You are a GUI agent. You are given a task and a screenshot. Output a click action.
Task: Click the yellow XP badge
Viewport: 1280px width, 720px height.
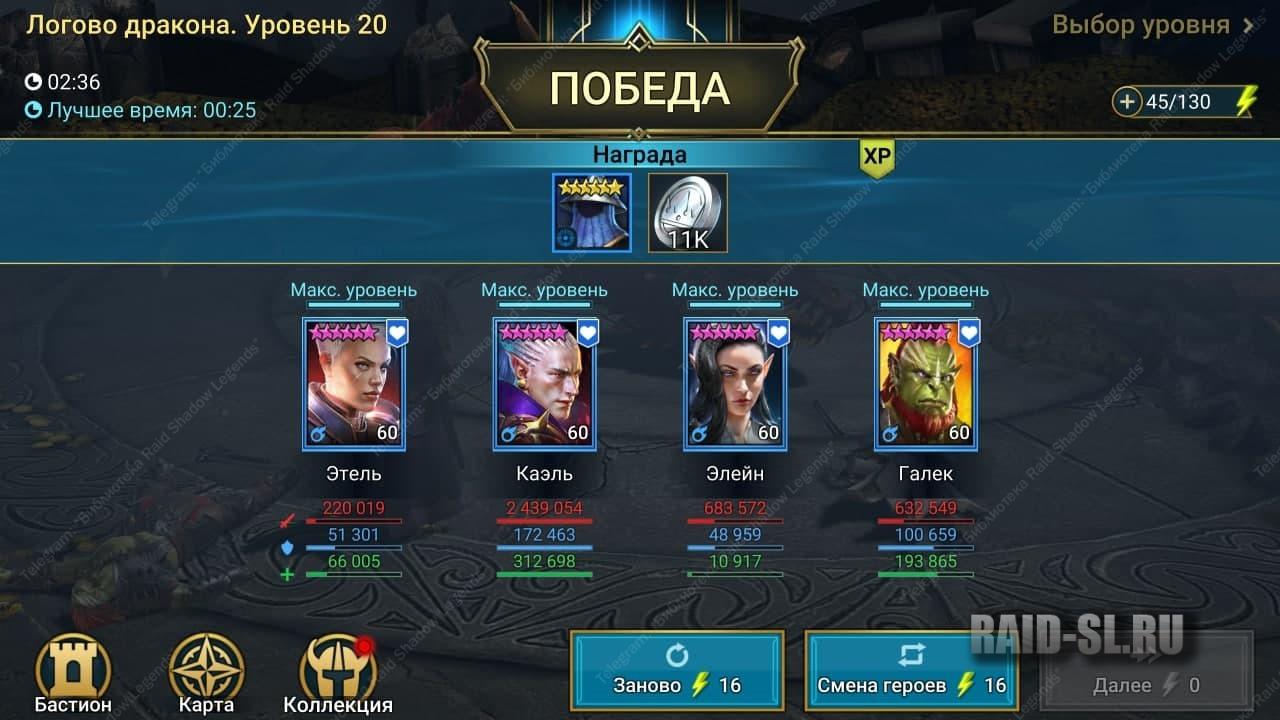[876, 157]
